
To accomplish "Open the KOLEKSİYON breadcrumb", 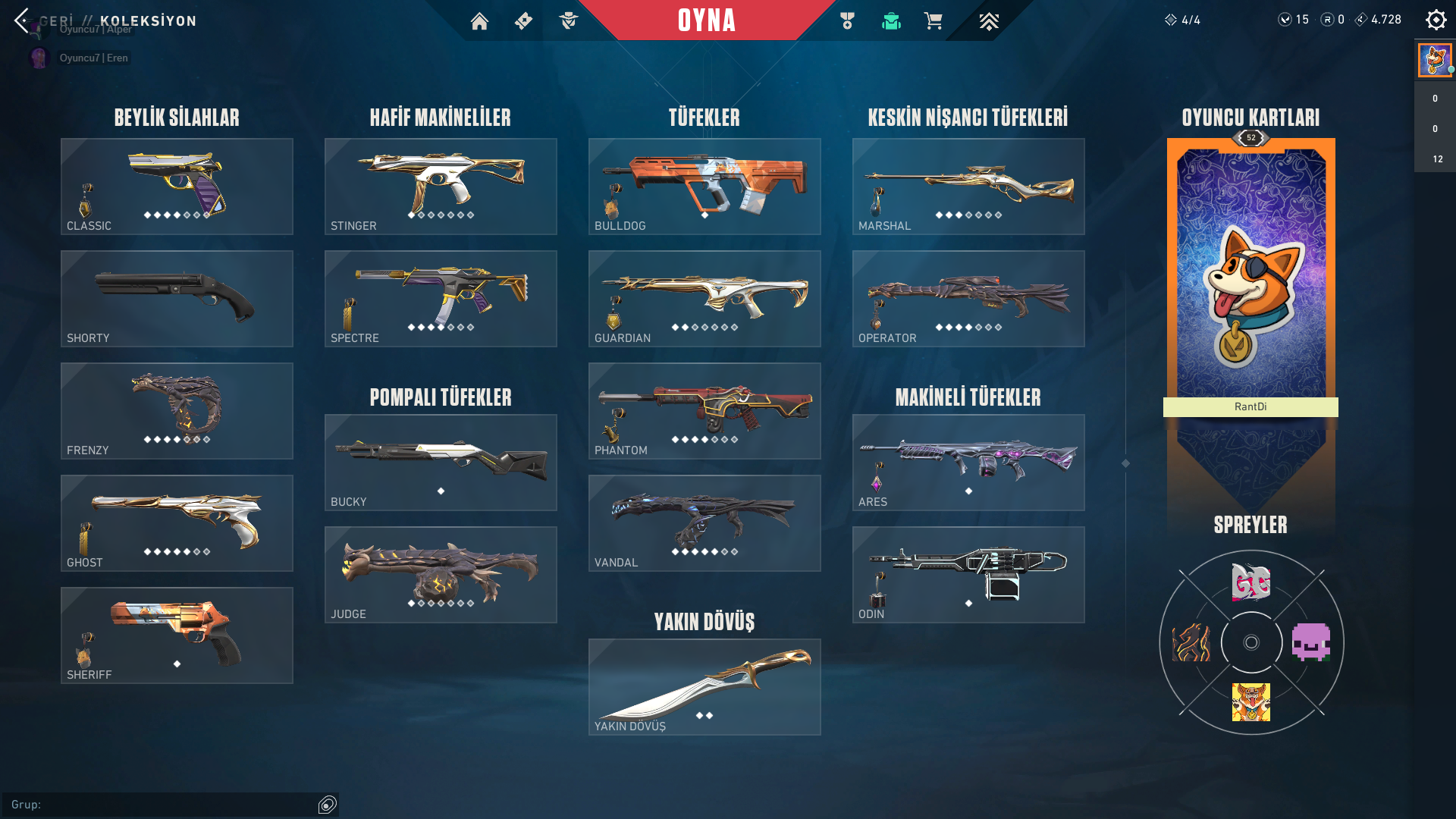I will pos(149,22).
